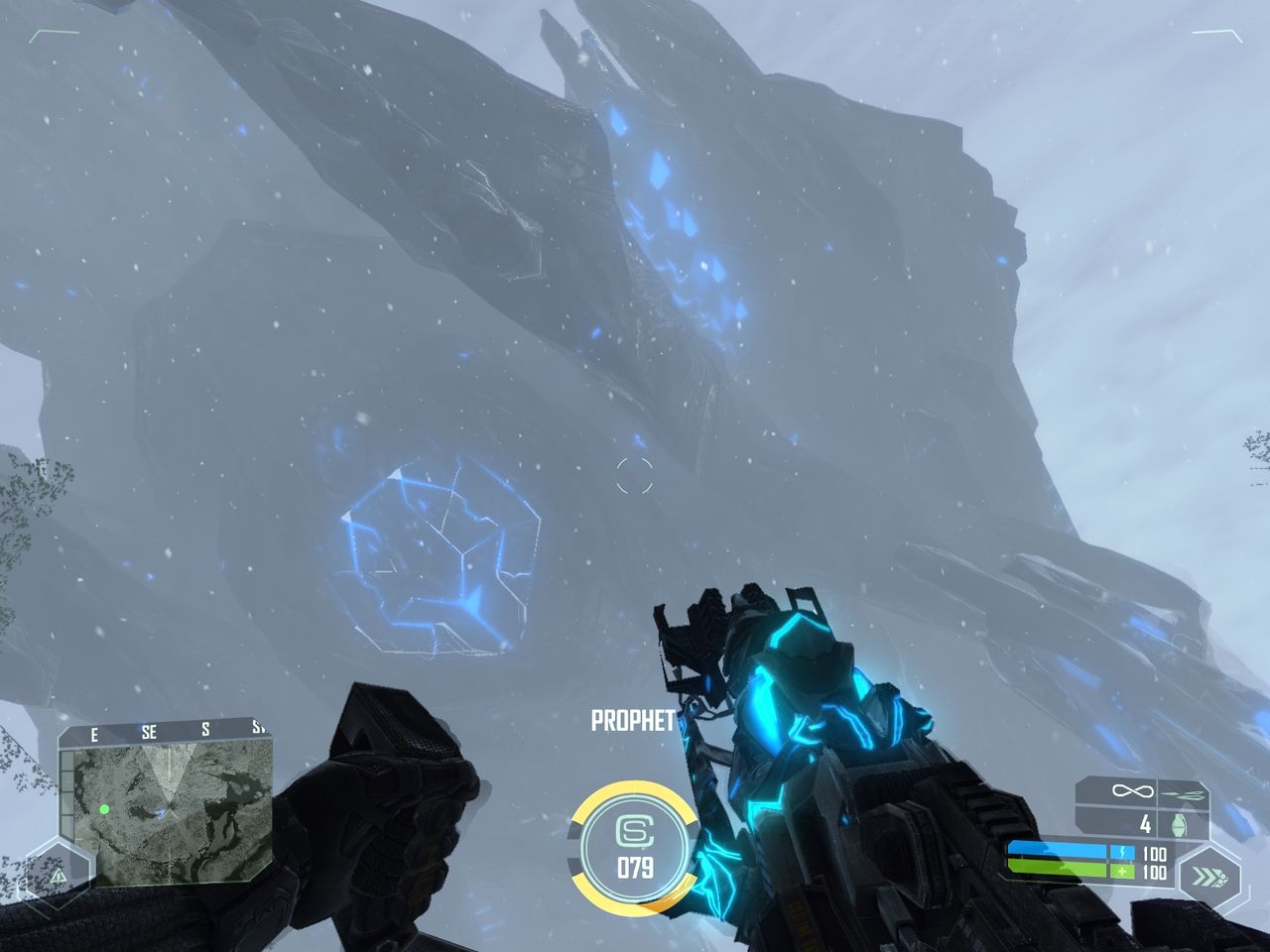Click the SE heading on the compass strip
This screenshot has height=952, width=1270.
click(x=150, y=732)
